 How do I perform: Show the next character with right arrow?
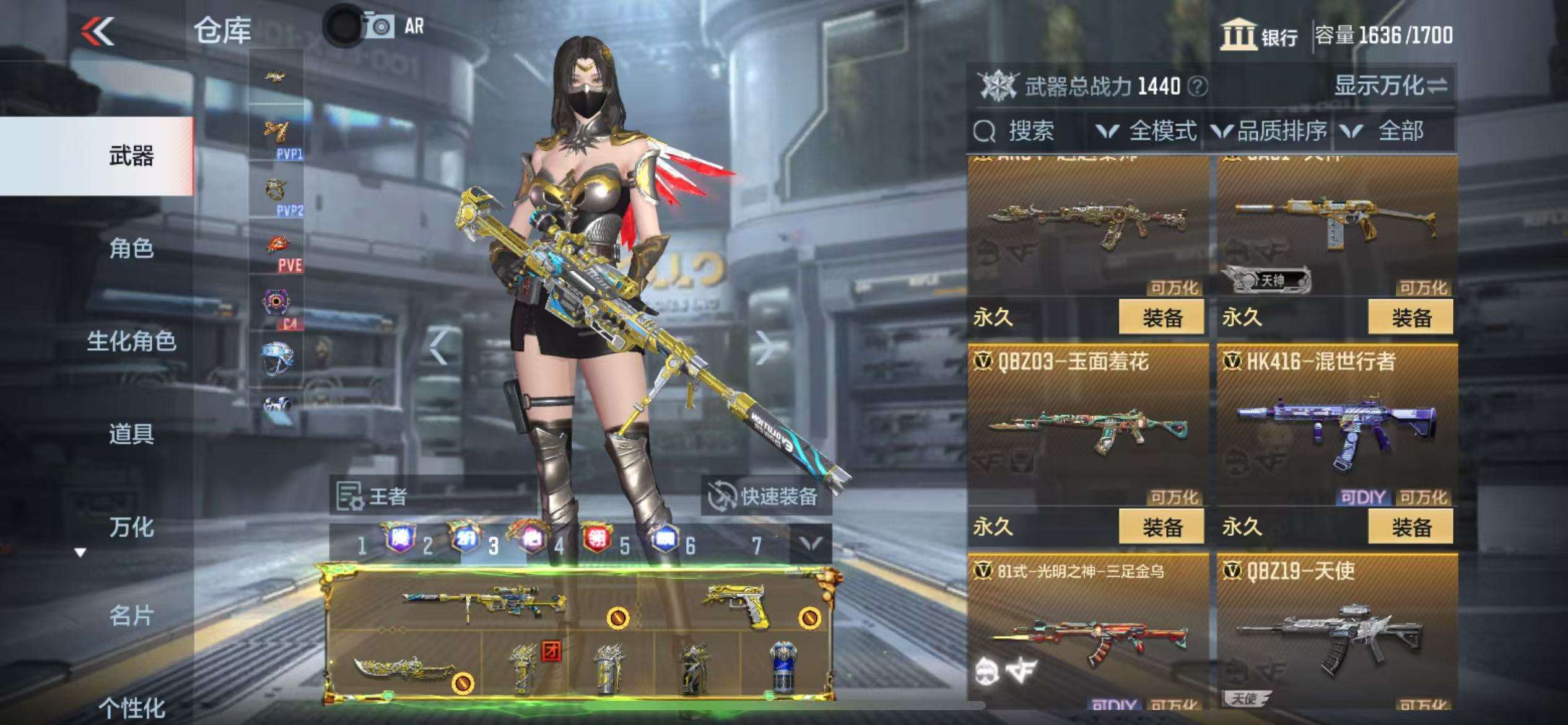click(x=764, y=347)
